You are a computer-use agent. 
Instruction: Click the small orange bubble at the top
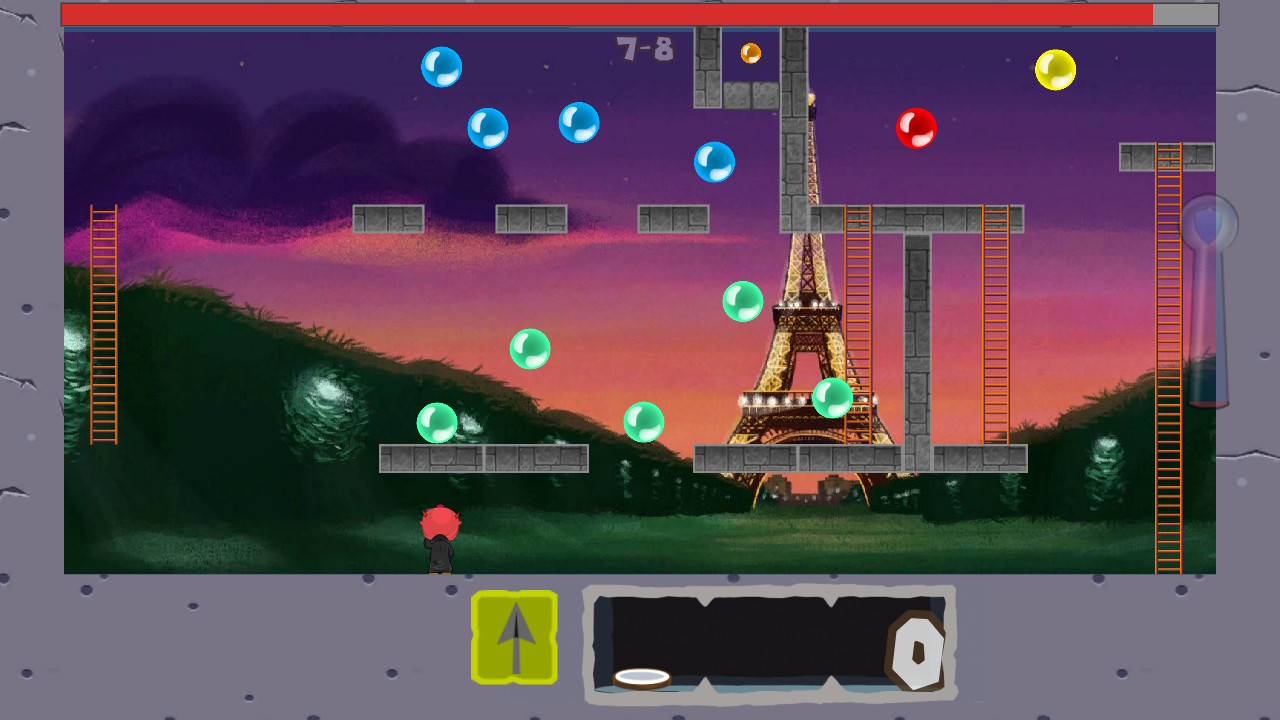pyautogui.click(x=750, y=52)
